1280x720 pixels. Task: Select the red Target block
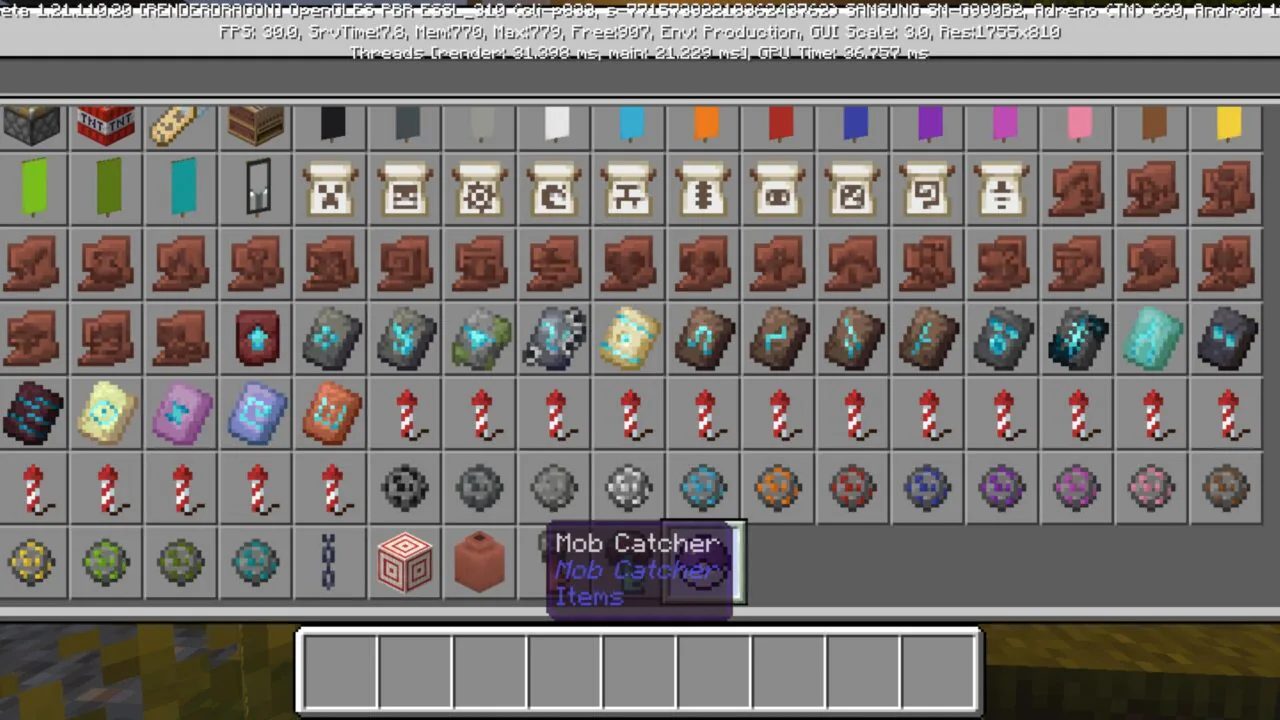(x=405, y=562)
